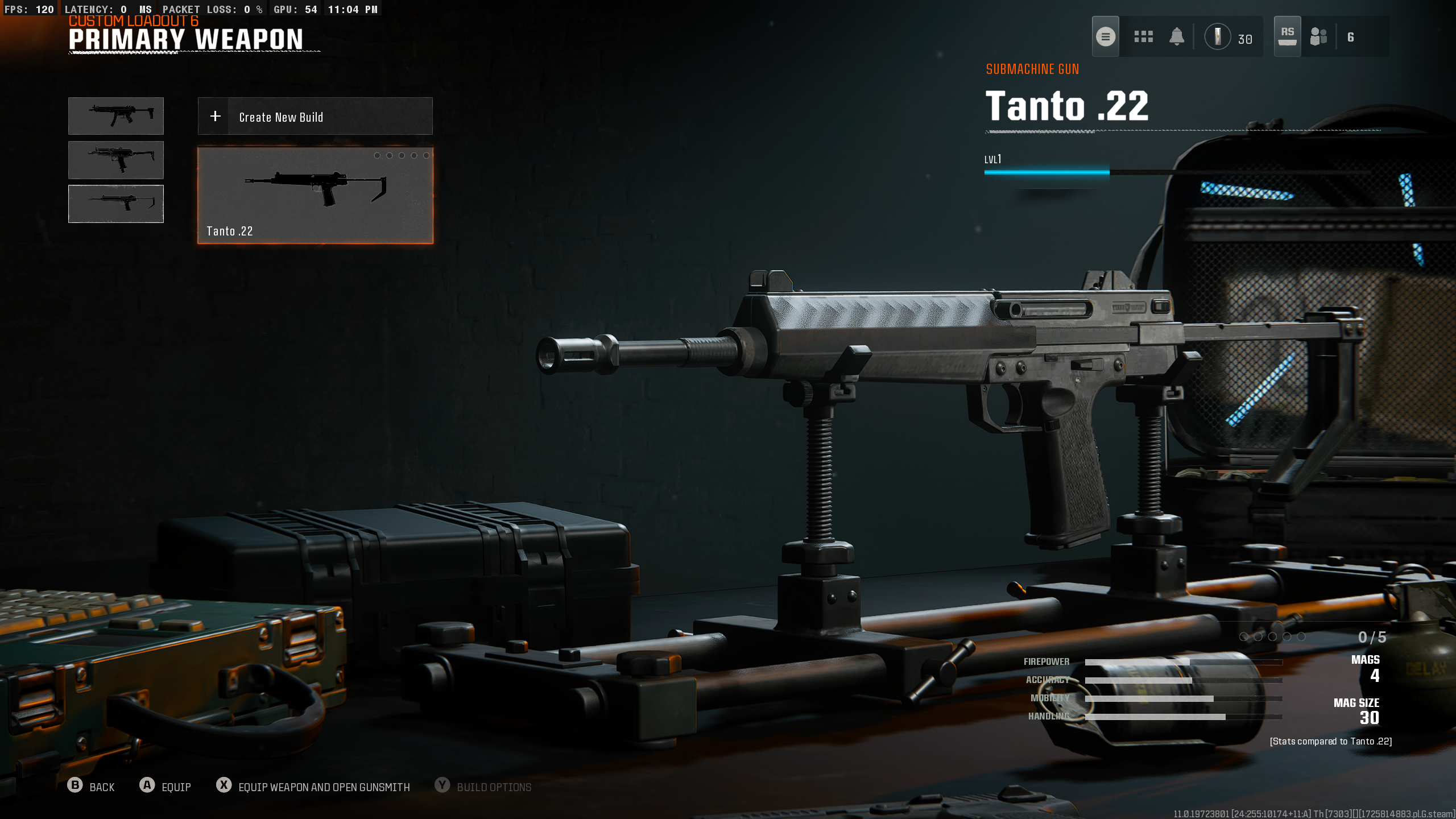1456x819 pixels.
Task: Open the player rank emblem
Action: (x=1218, y=37)
